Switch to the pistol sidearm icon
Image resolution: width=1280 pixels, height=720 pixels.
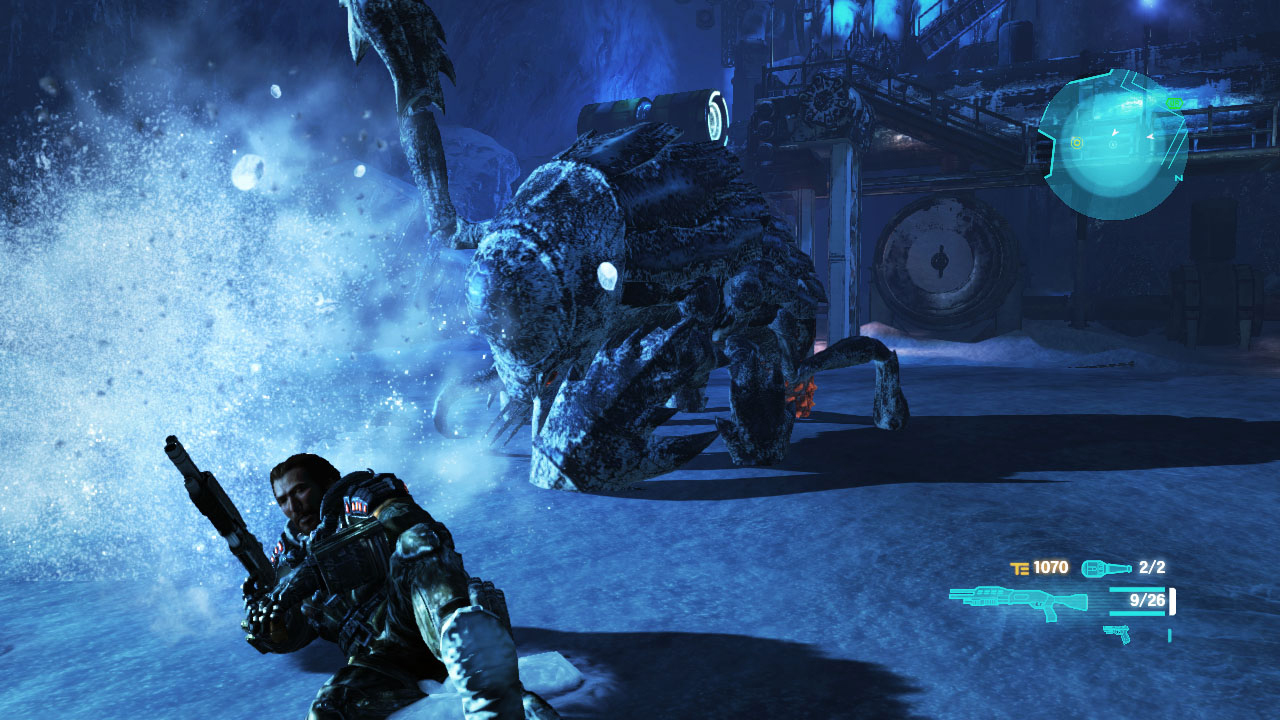(x=1117, y=632)
